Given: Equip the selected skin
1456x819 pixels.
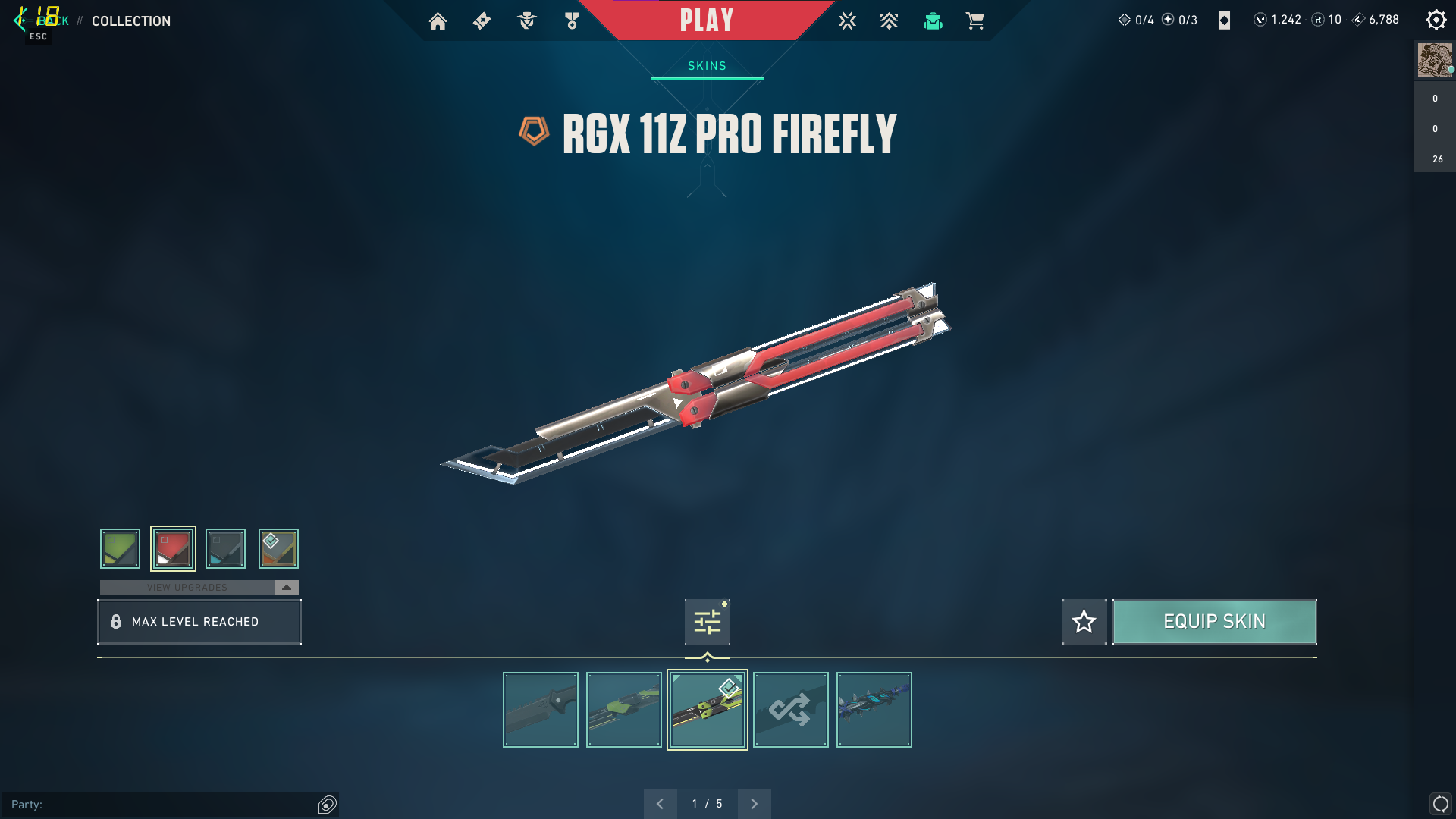Looking at the screenshot, I should point(1214,622).
